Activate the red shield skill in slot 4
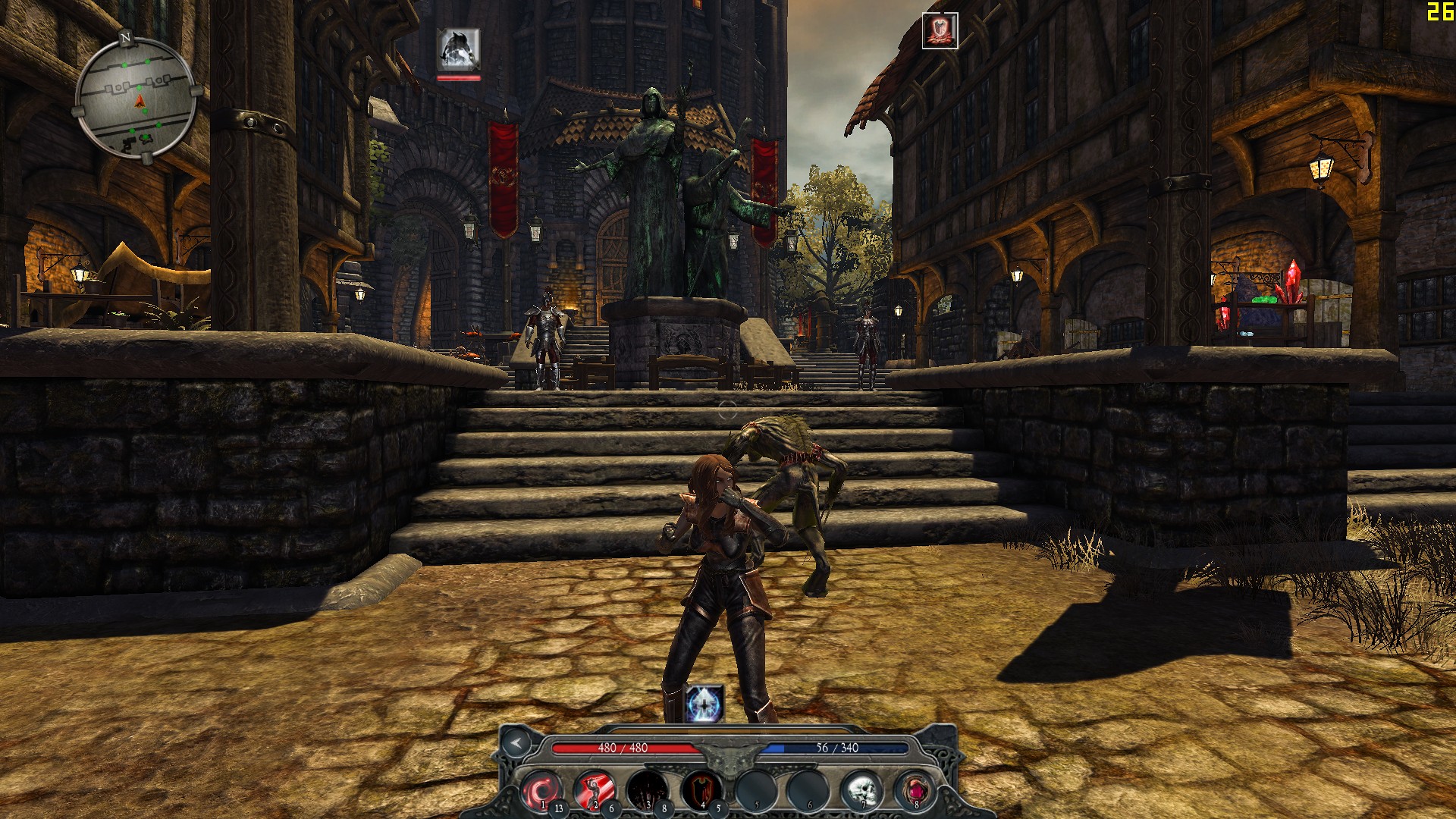The height and width of the screenshot is (819, 1456). coord(701,790)
